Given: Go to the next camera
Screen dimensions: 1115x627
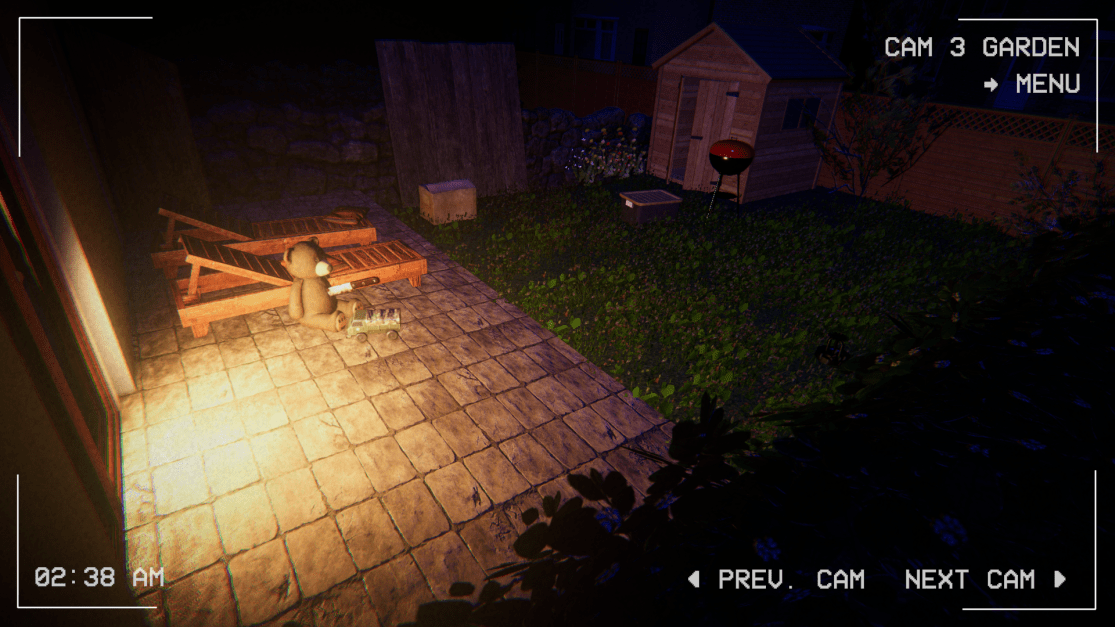Looking at the screenshot, I should [985, 579].
